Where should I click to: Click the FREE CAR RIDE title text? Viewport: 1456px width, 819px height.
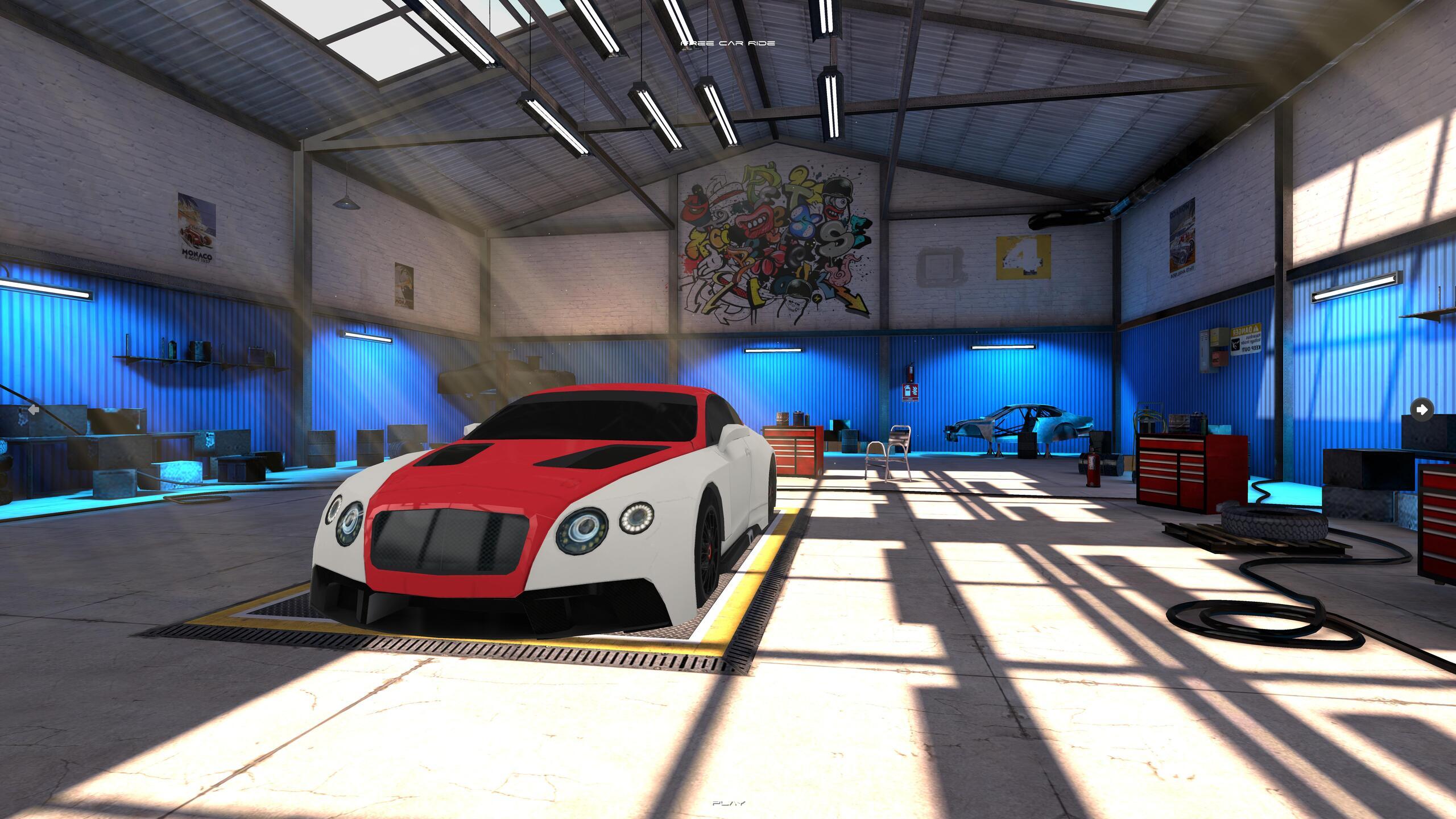coord(728,42)
